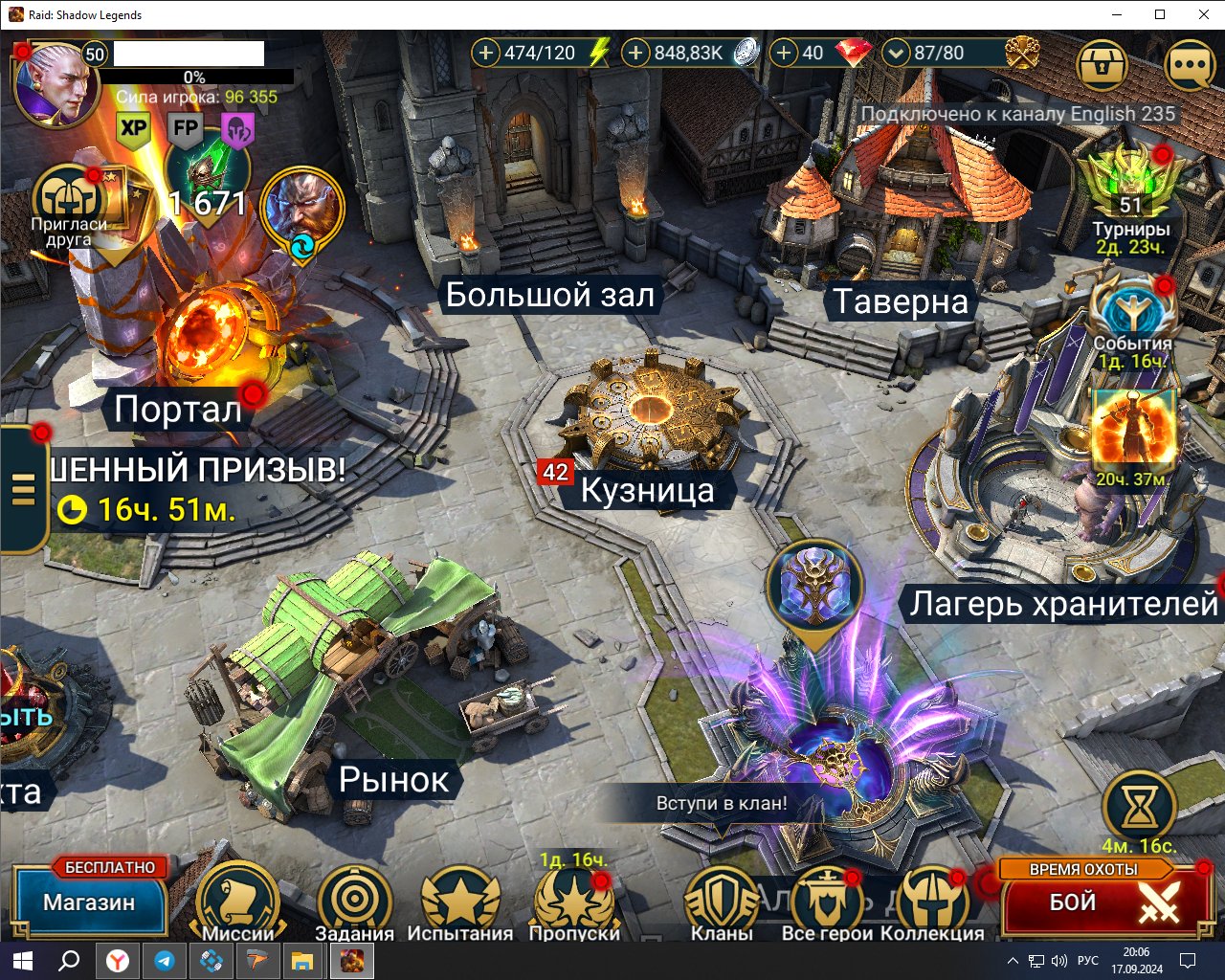Add gems with the plus button
This screenshot has width=1225, height=980.
[x=784, y=54]
